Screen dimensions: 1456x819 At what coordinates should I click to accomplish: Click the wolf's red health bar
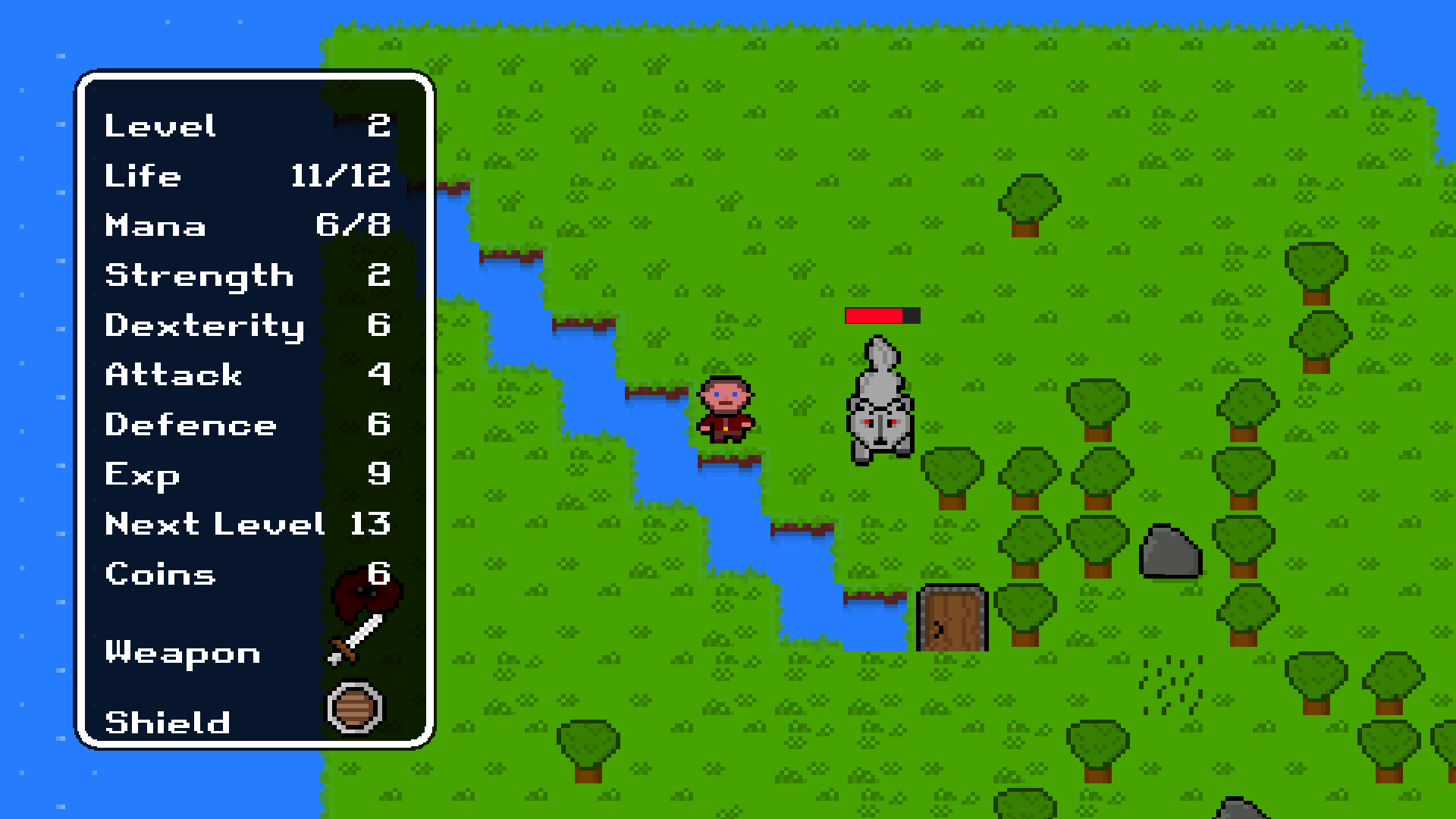[x=882, y=315]
